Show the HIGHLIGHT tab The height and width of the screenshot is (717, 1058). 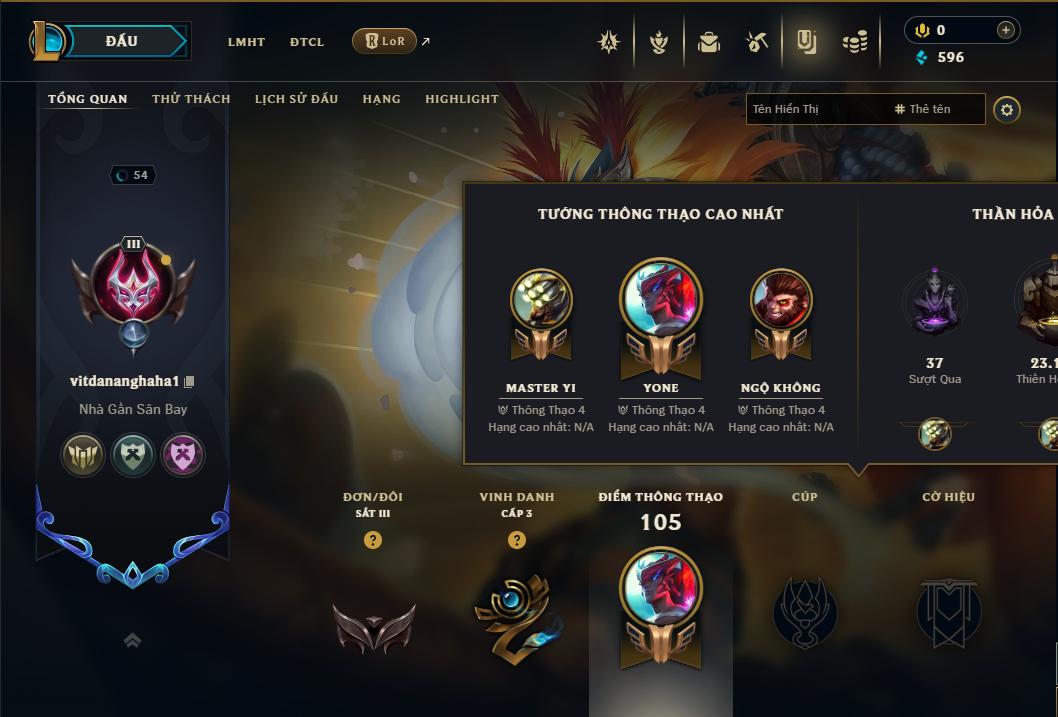(x=461, y=99)
